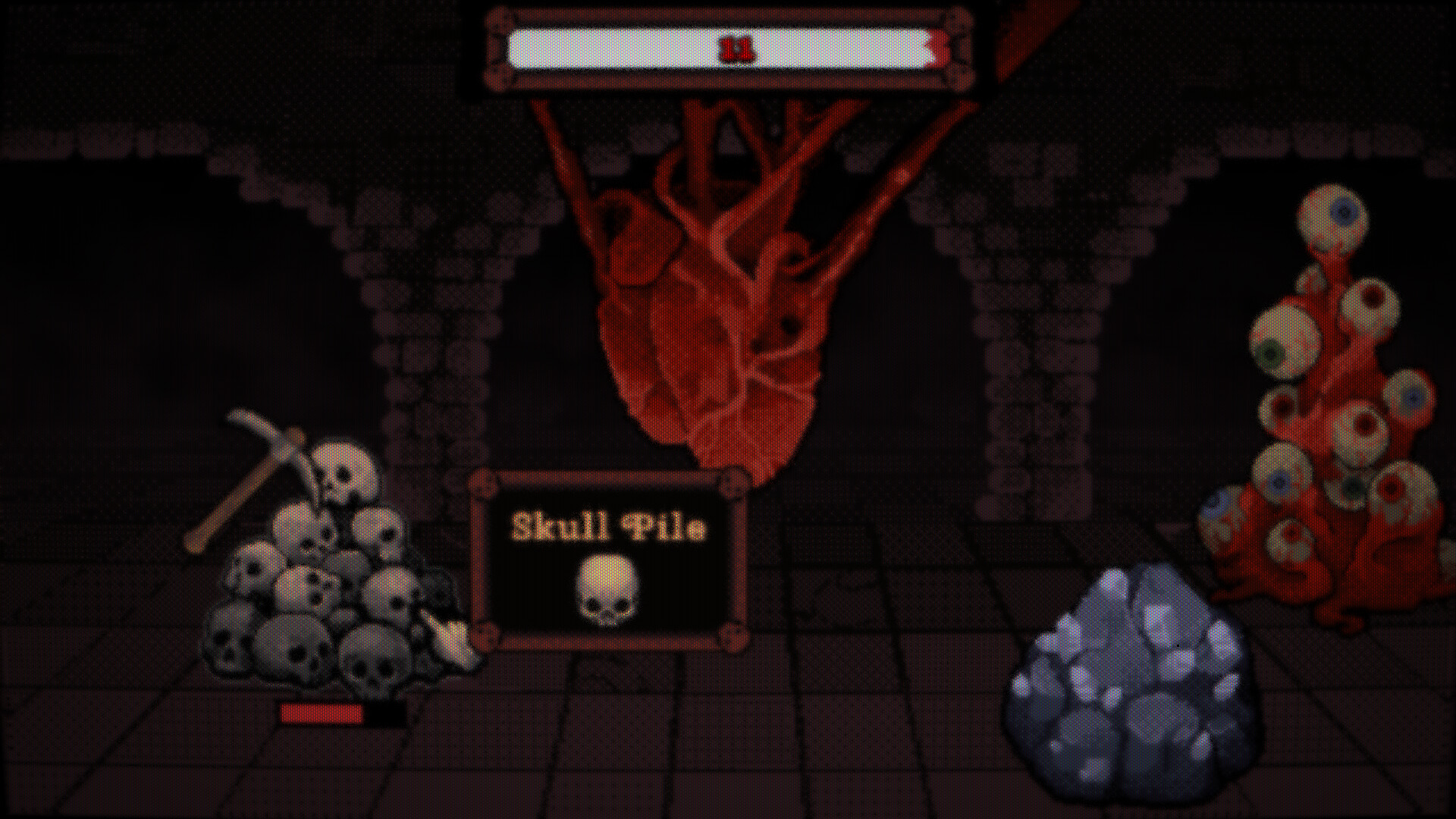Screen dimensions: 1456x819
Task: Click the red number 11 on the top bar
Action: 737,47
